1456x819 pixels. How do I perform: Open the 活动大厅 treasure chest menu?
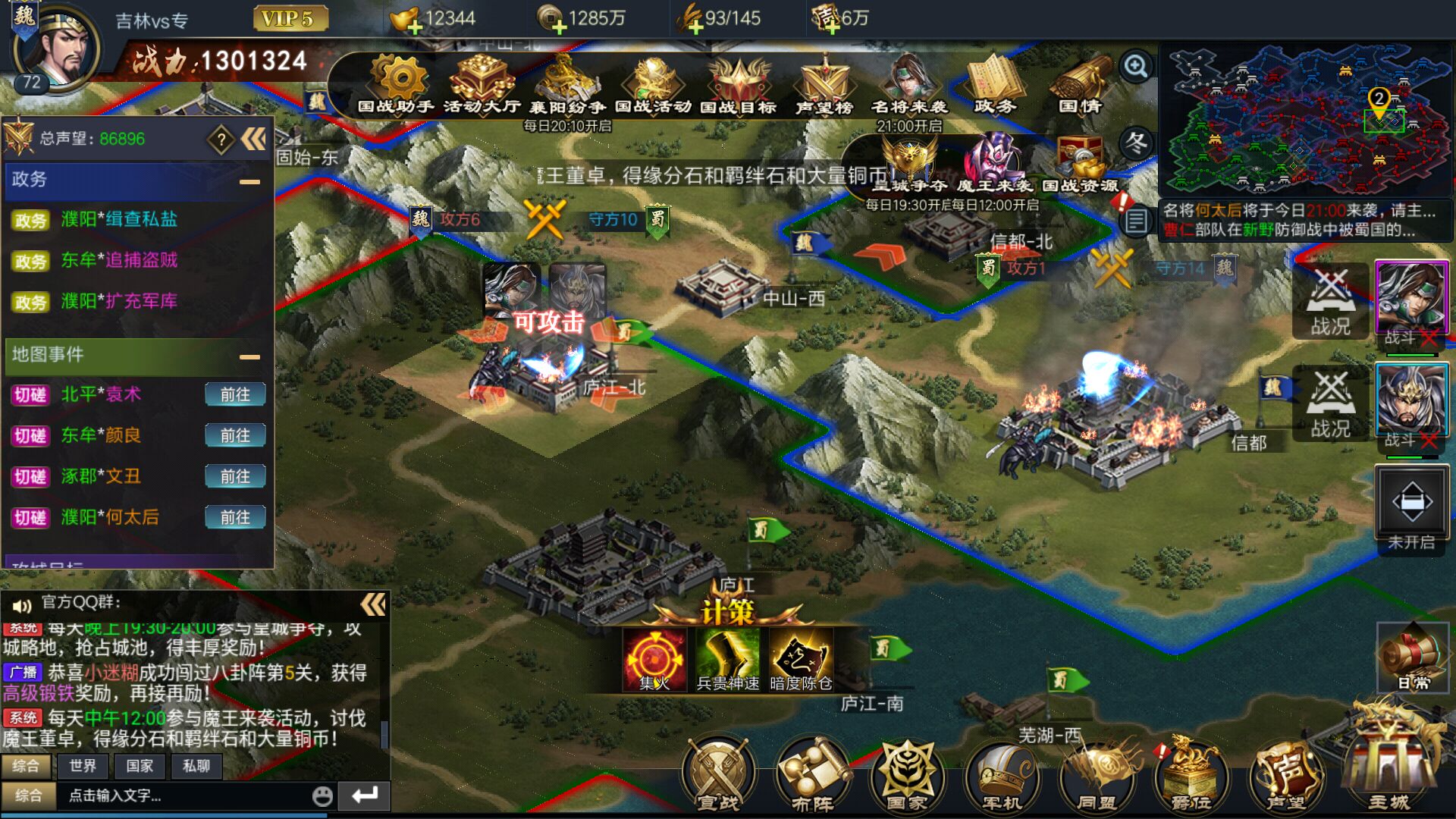[482, 82]
